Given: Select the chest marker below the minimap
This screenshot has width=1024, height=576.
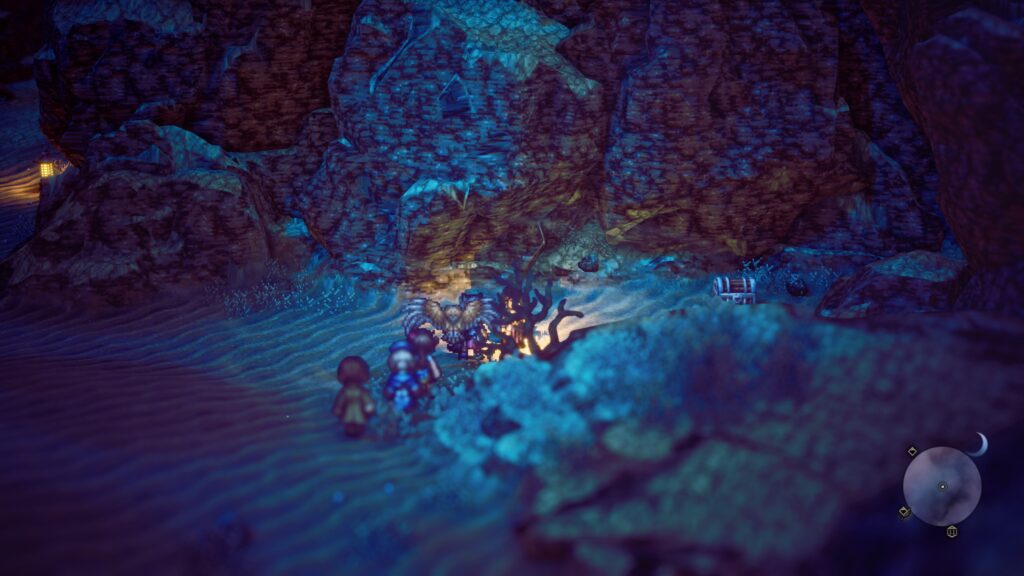Looking at the screenshot, I should (951, 531).
